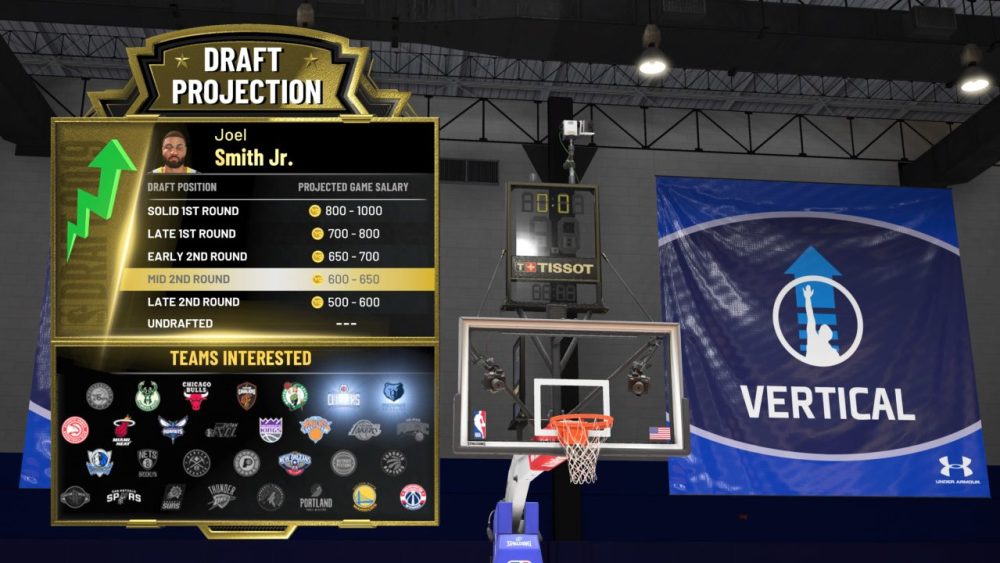This screenshot has height=563, width=1000.
Task: Pick the Sacramento Kings logo
Action: point(270,430)
